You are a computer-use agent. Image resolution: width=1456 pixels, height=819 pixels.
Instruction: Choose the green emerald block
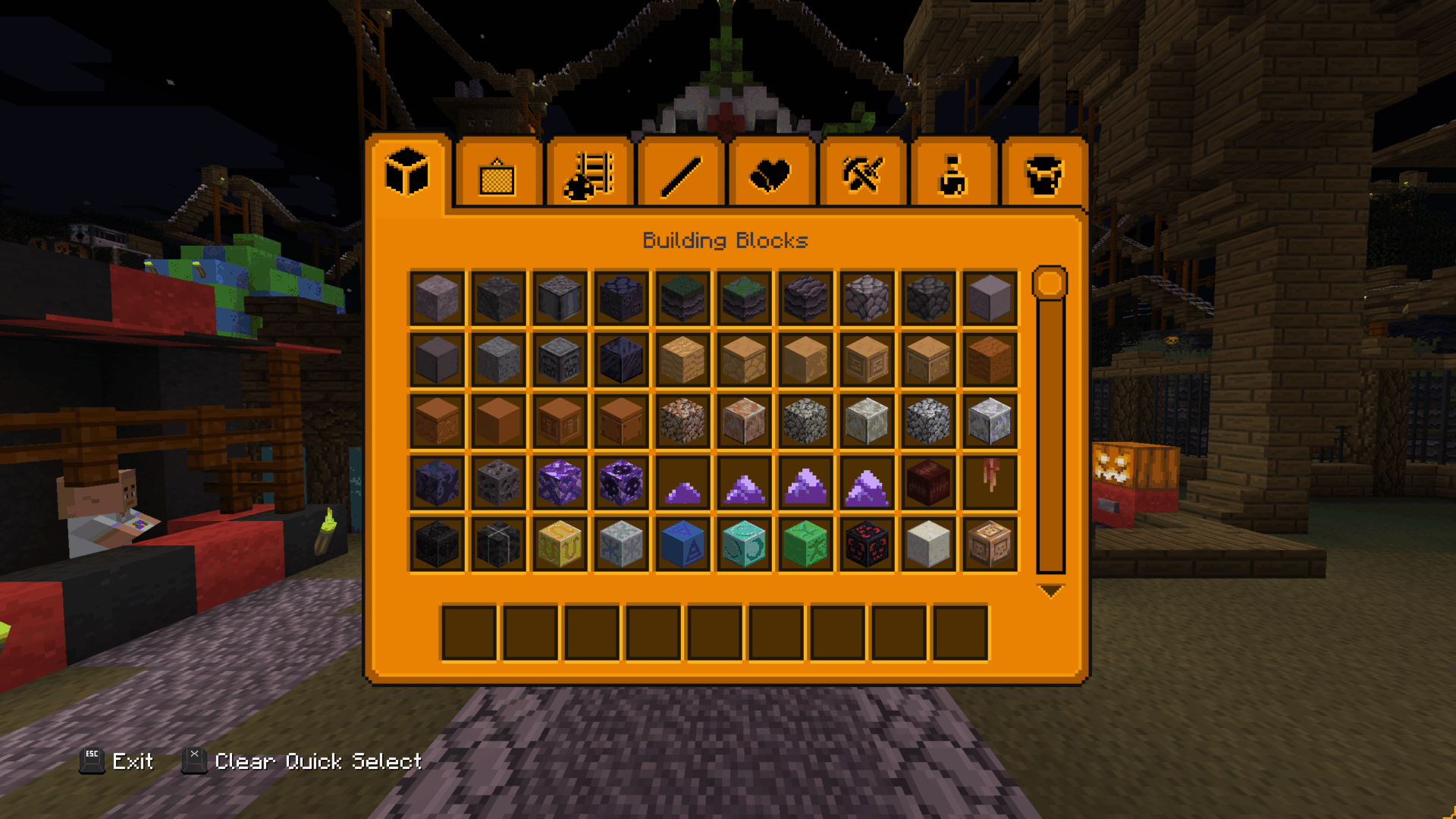click(805, 544)
